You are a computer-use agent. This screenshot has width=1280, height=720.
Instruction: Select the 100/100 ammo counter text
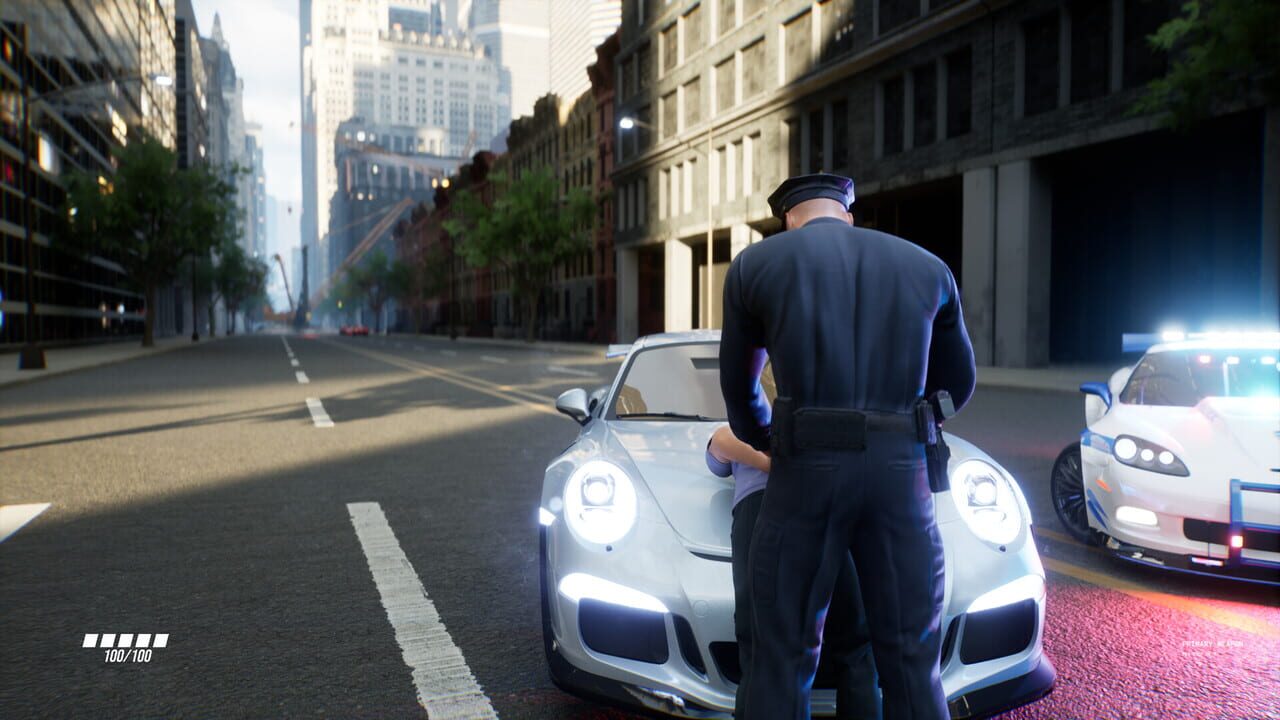click(x=127, y=656)
